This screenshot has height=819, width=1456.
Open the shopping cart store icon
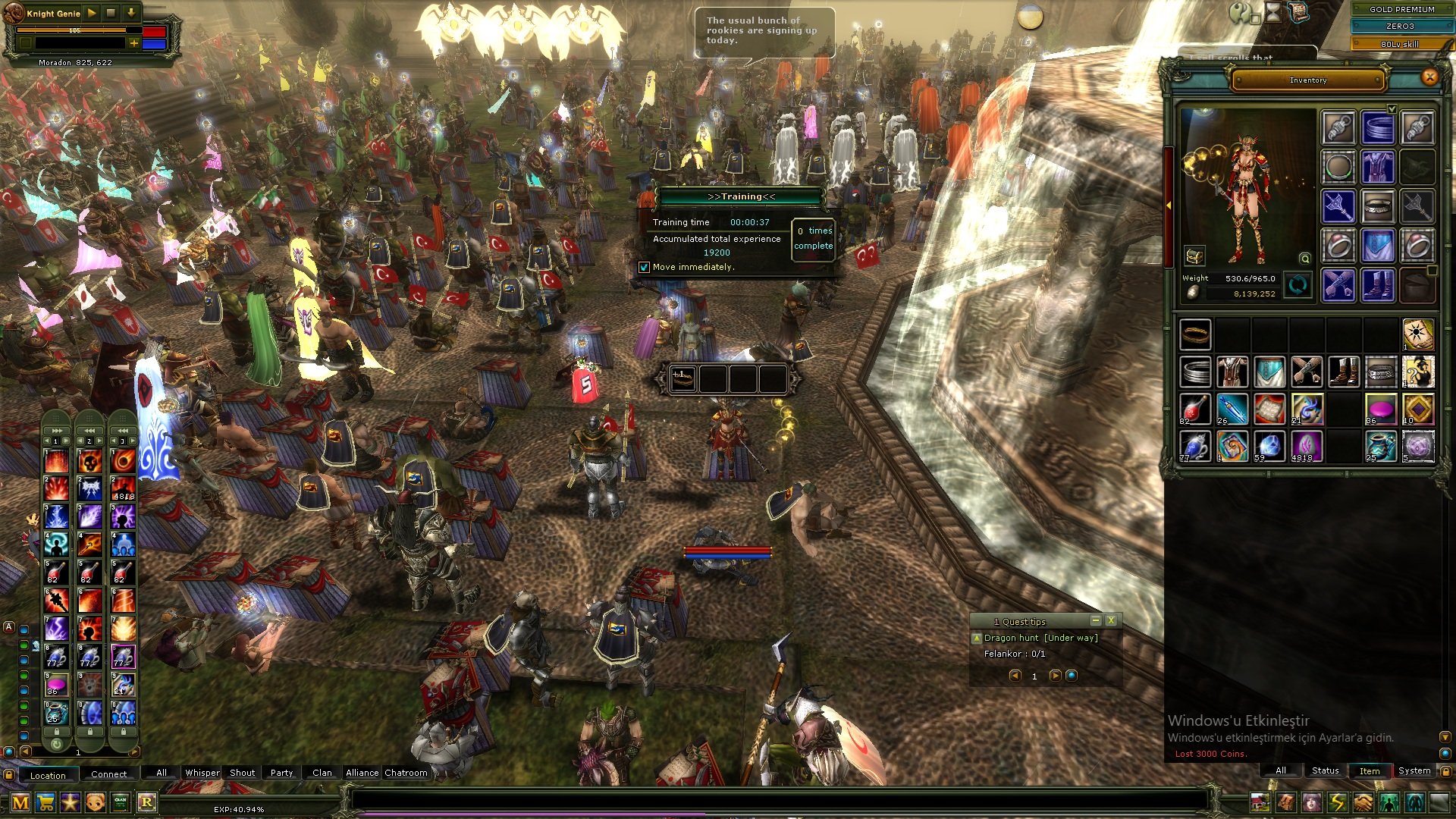45,802
